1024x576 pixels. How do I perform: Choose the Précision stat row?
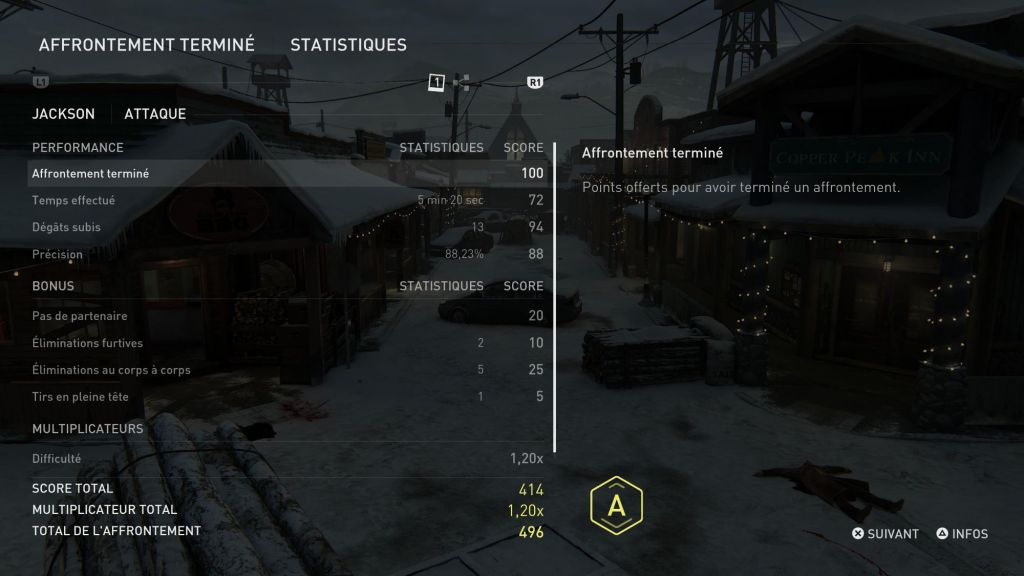(288, 254)
